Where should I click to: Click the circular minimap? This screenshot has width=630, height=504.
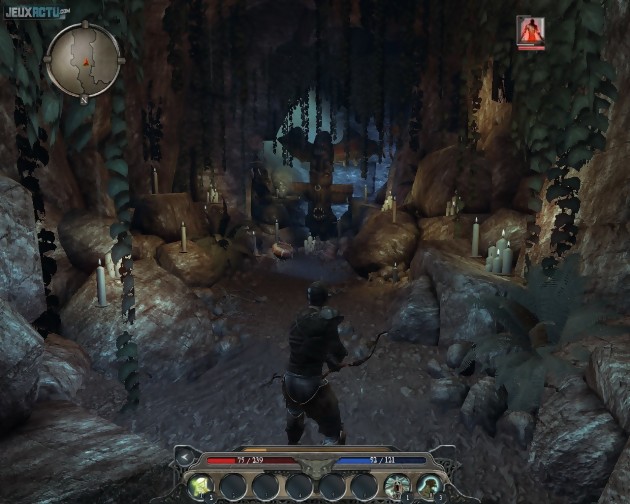point(85,59)
